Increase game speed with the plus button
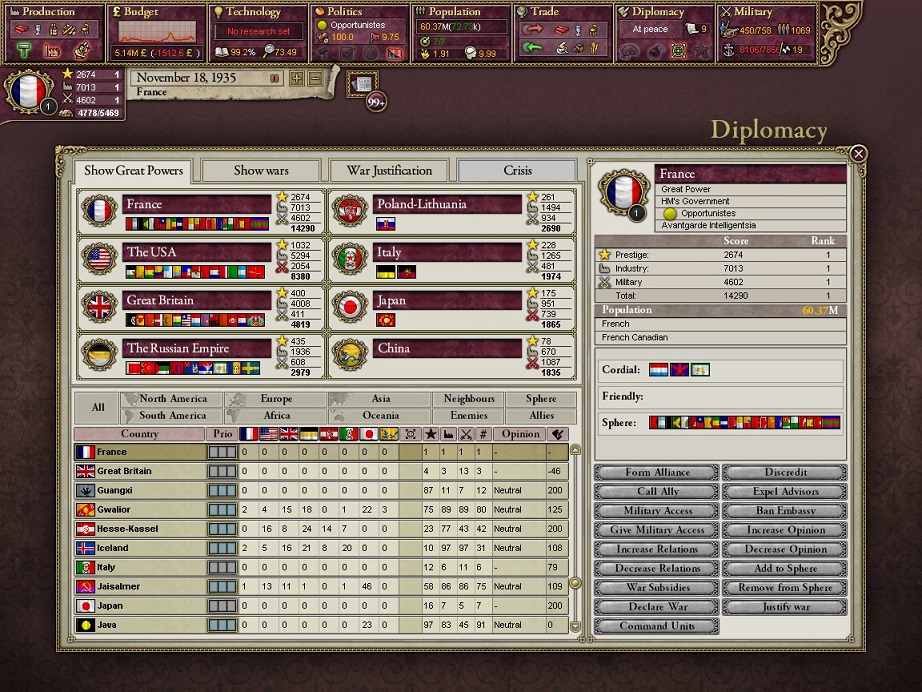922x692 pixels. coord(297,78)
